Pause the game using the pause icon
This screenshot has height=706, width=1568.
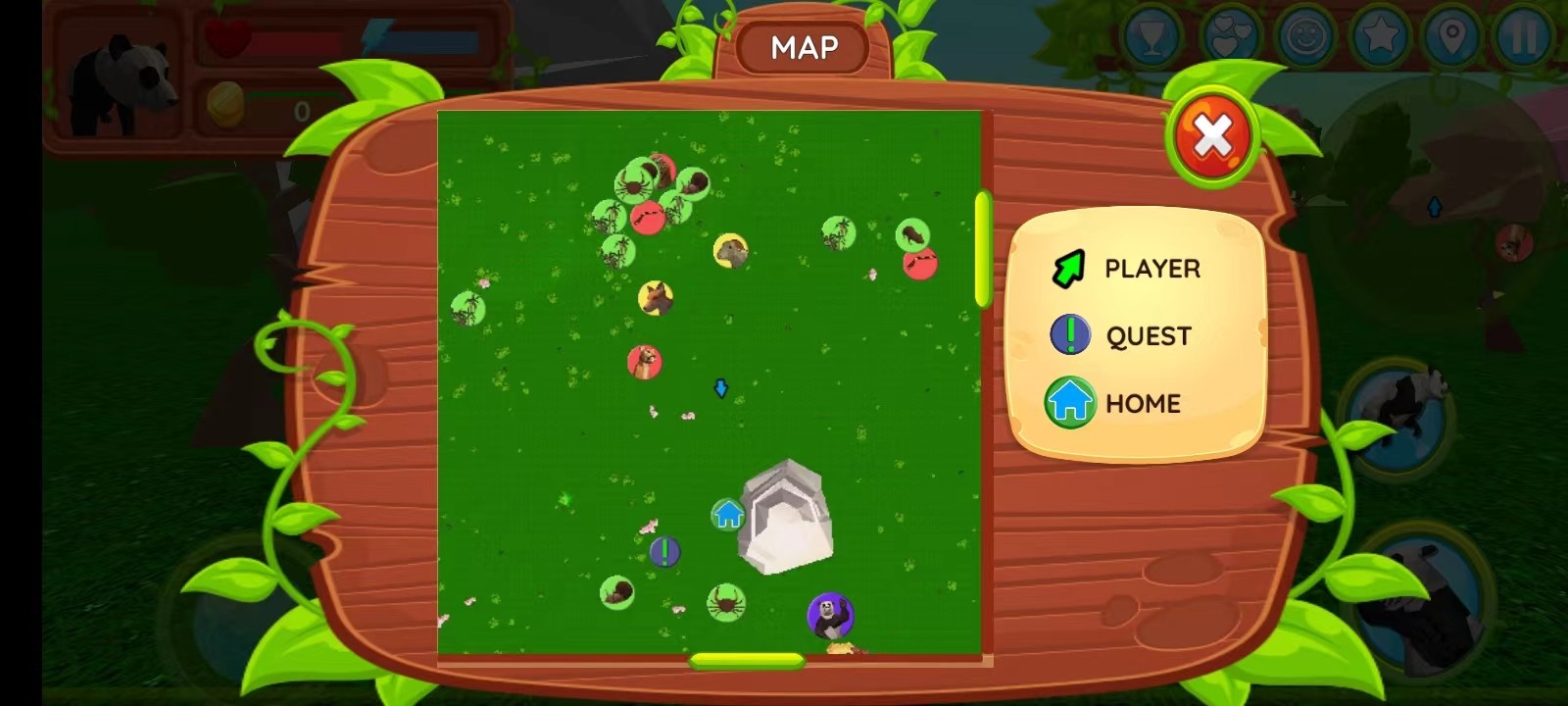(1524, 37)
